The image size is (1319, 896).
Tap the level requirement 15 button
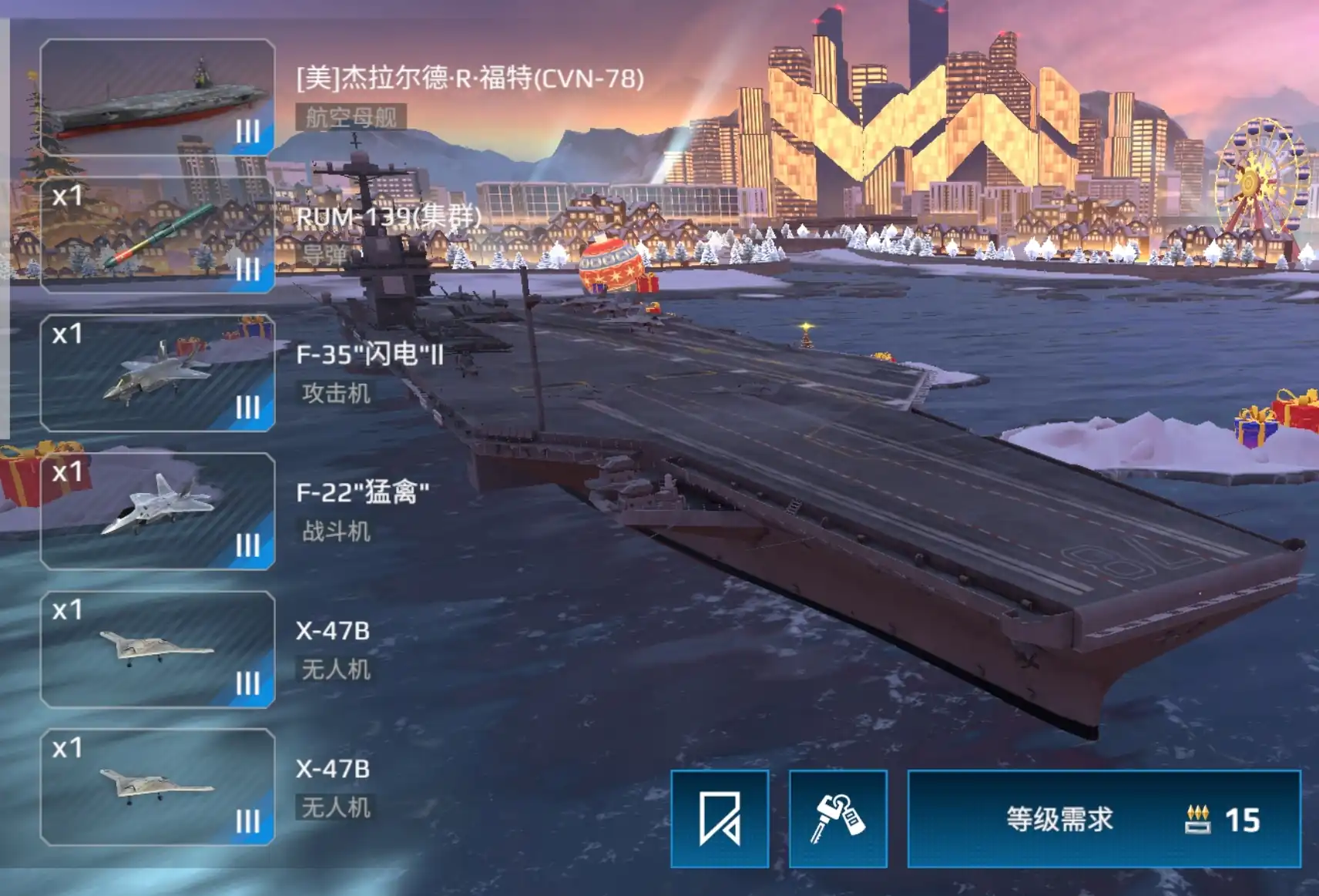coord(1104,818)
